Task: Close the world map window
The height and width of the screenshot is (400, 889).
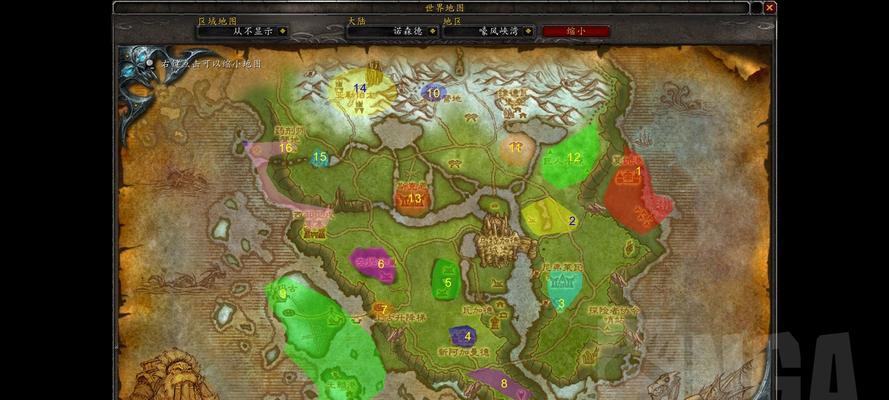Action: coord(769,8)
